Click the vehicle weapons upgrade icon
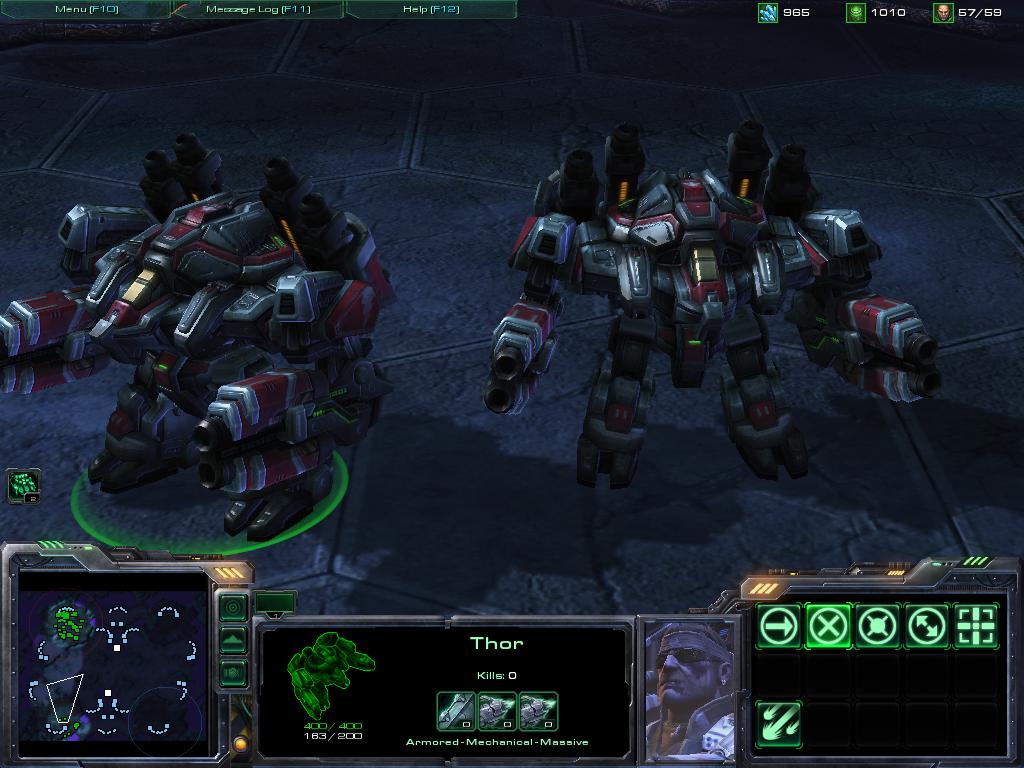The width and height of the screenshot is (1024, 768). [x=456, y=711]
